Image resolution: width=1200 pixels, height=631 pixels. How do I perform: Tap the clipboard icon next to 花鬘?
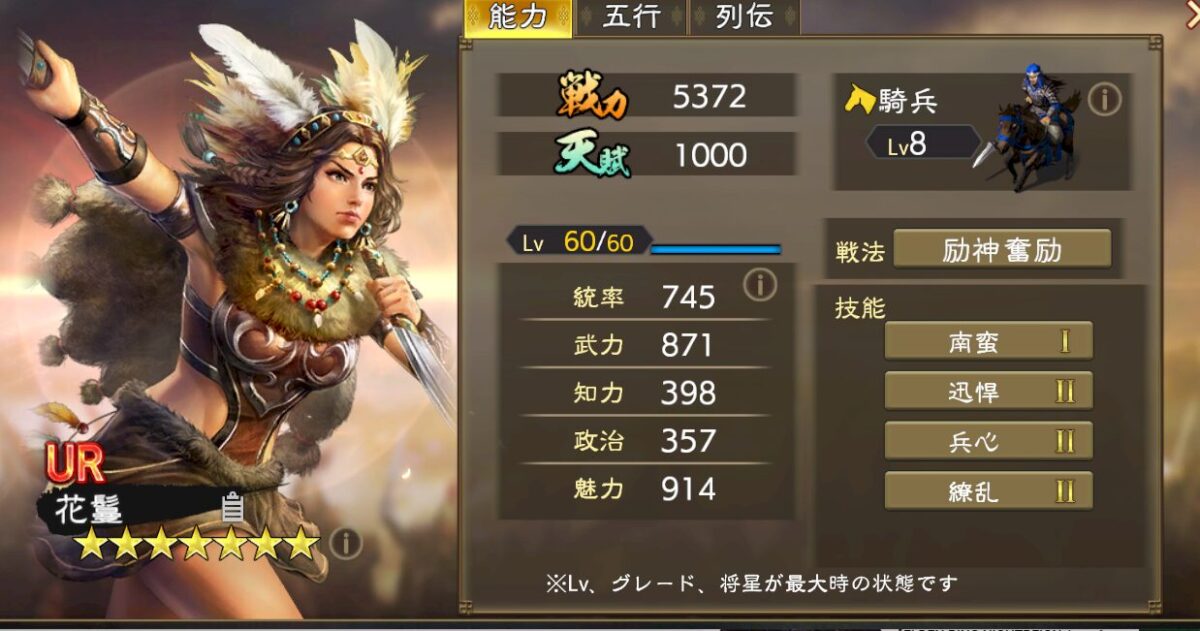pyautogui.click(x=232, y=508)
